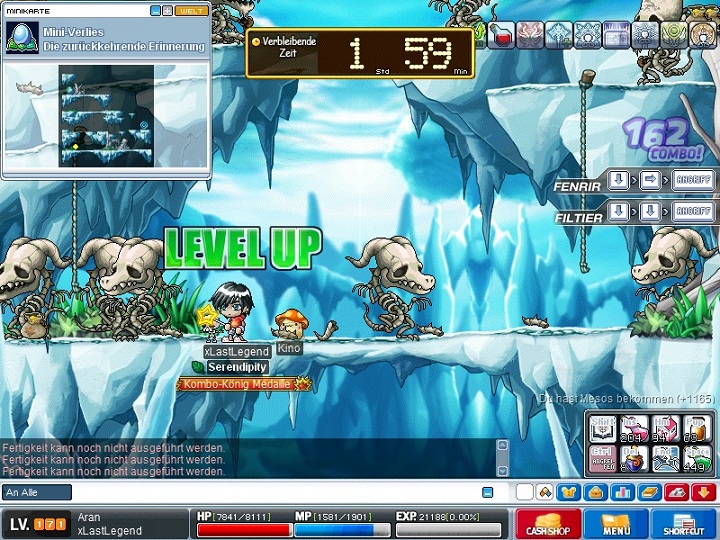This screenshot has height=540, width=720.
Task: Open the inventory bag icon
Action: pos(596,492)
